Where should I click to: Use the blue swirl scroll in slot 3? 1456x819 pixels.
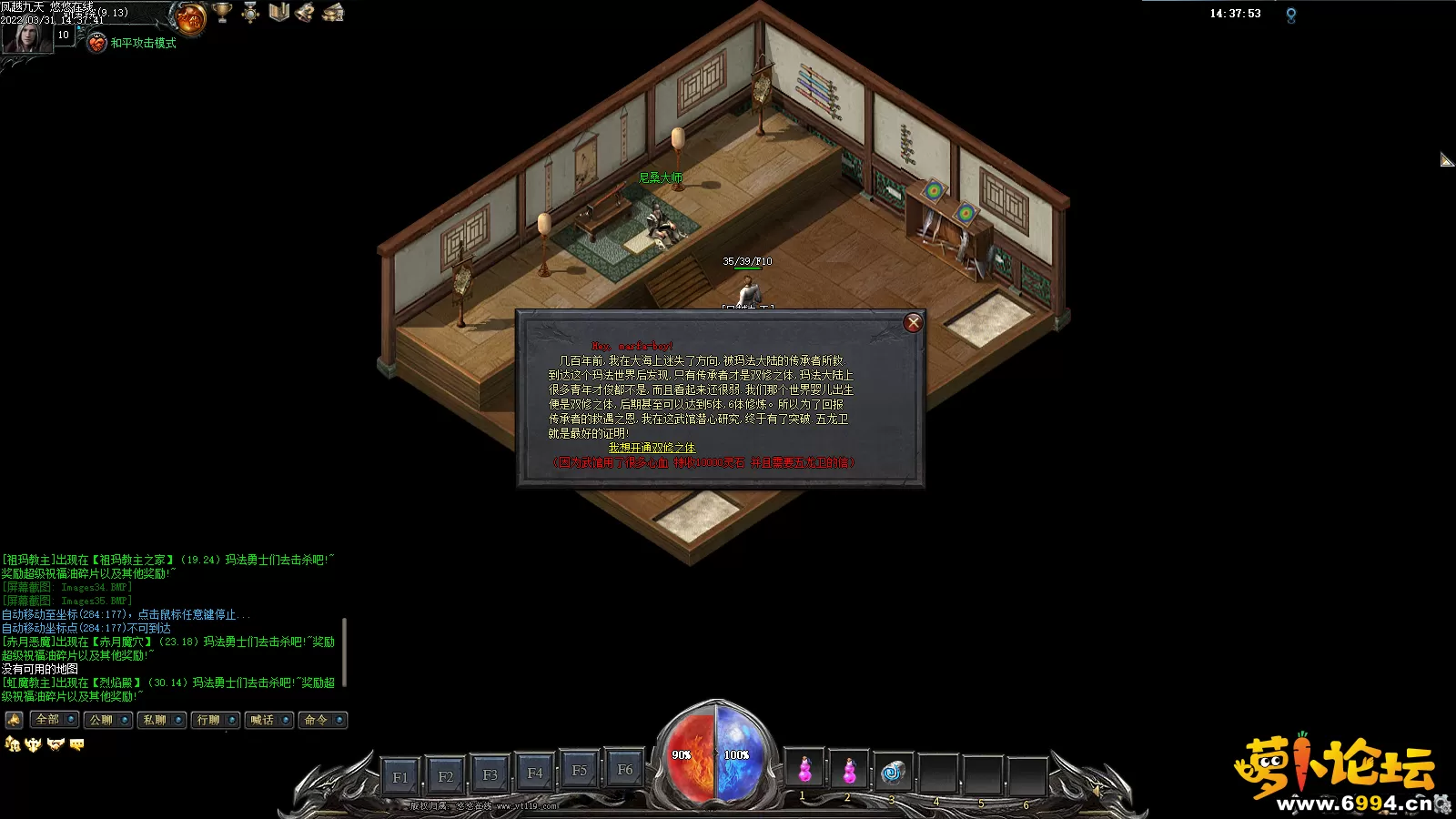893,772
